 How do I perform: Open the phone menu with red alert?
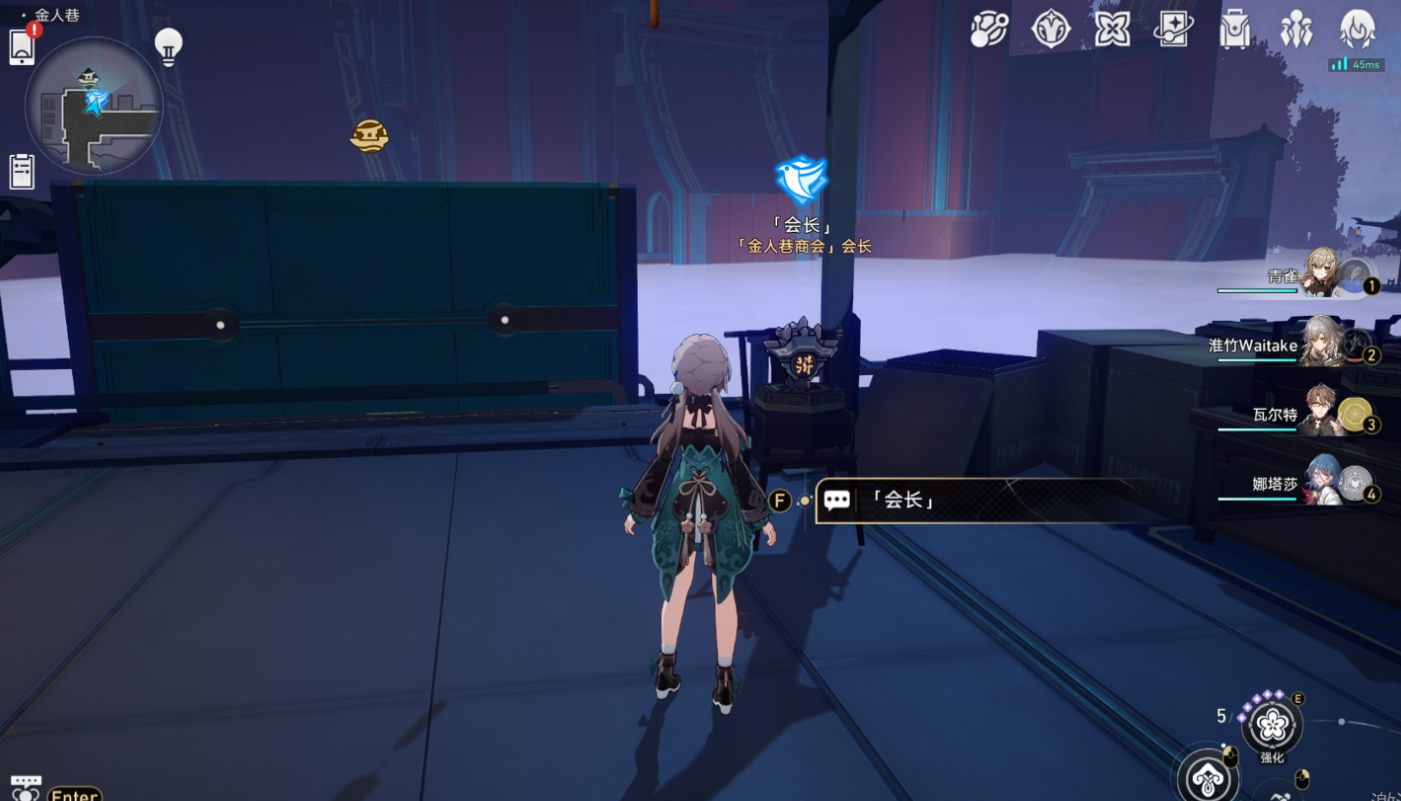(x=22, y=46)
